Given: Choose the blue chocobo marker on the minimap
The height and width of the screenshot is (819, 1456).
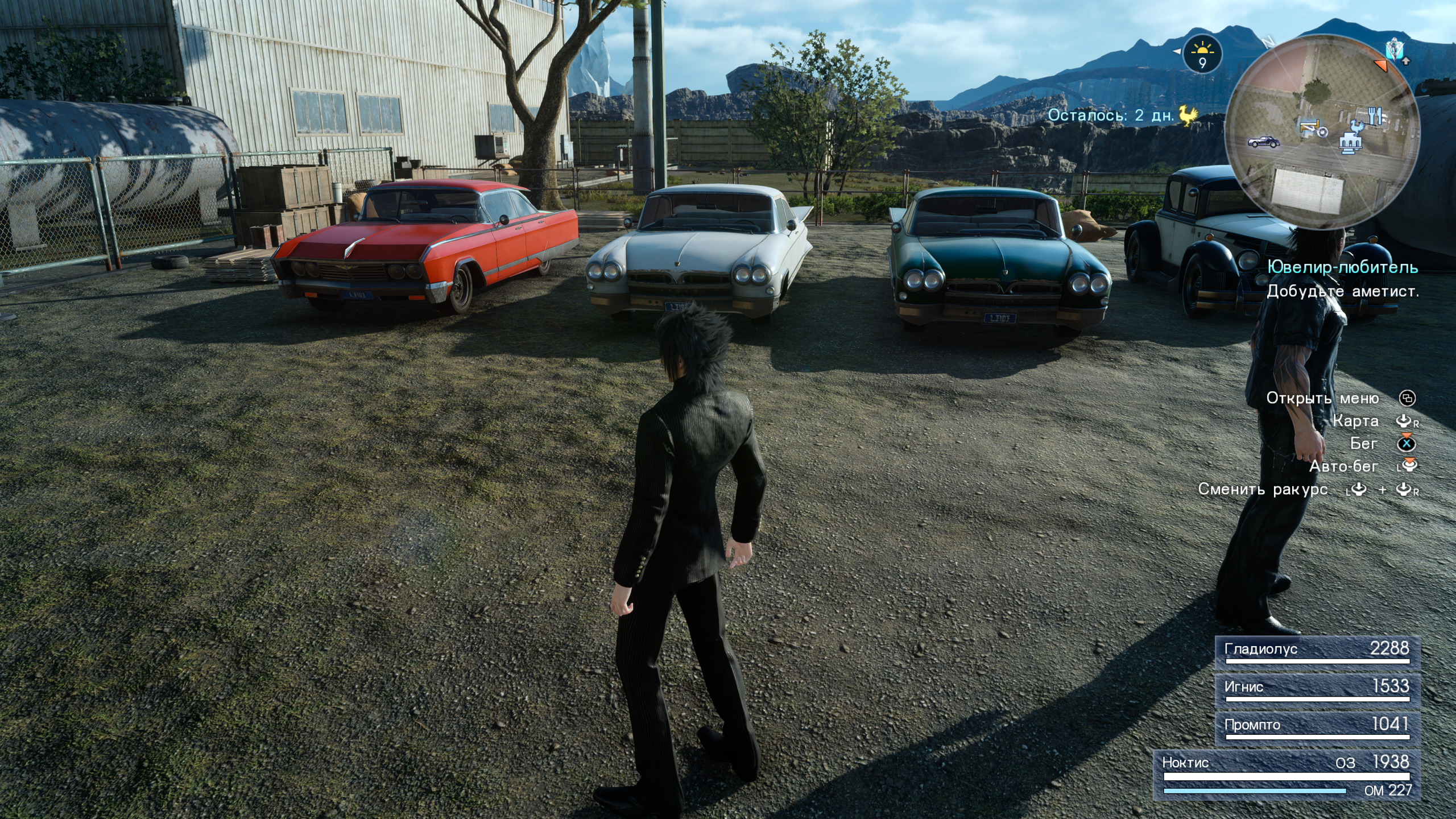Looking at the screenshot, I should pyautogui.click(x=1358, y=126).
